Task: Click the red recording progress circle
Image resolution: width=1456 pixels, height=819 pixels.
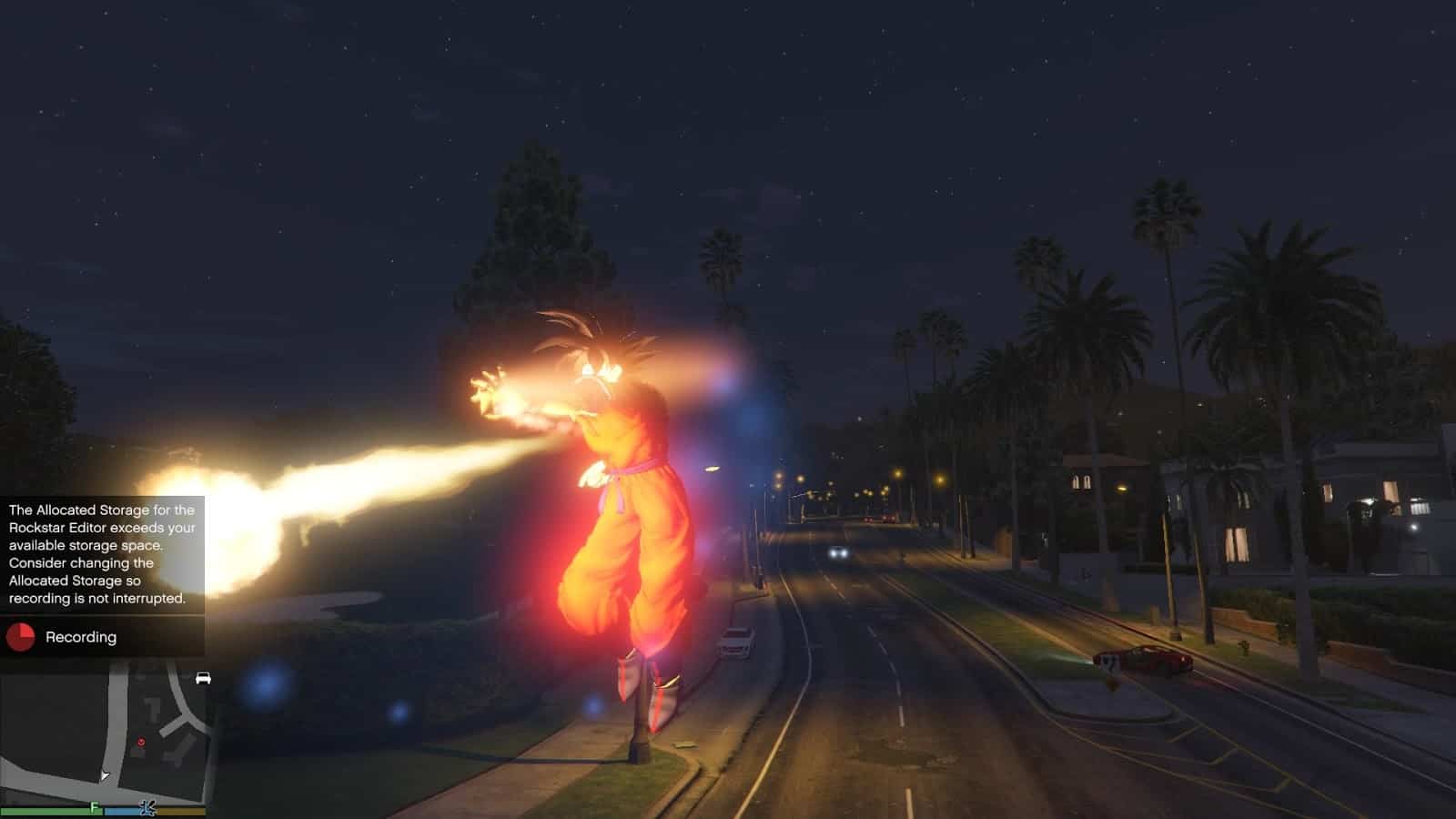Action: click(x=20, y=637)
